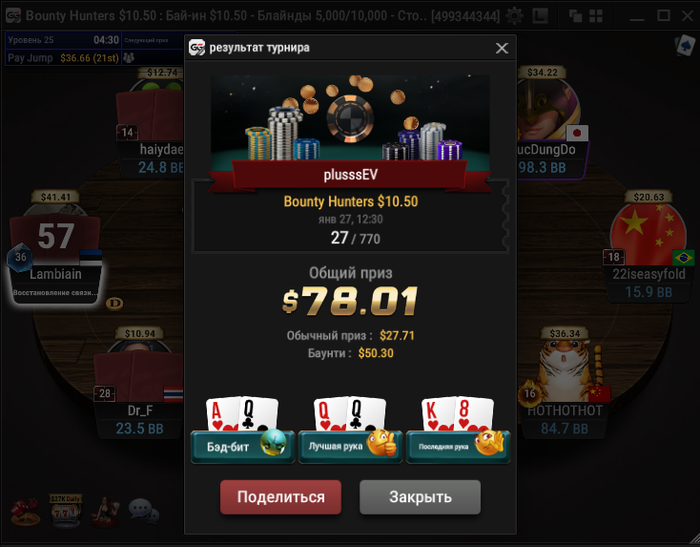This screenshot has width=700, height=547.
Task: Dismiss the tournament result popup with X
Action: (x=502, y=48)
